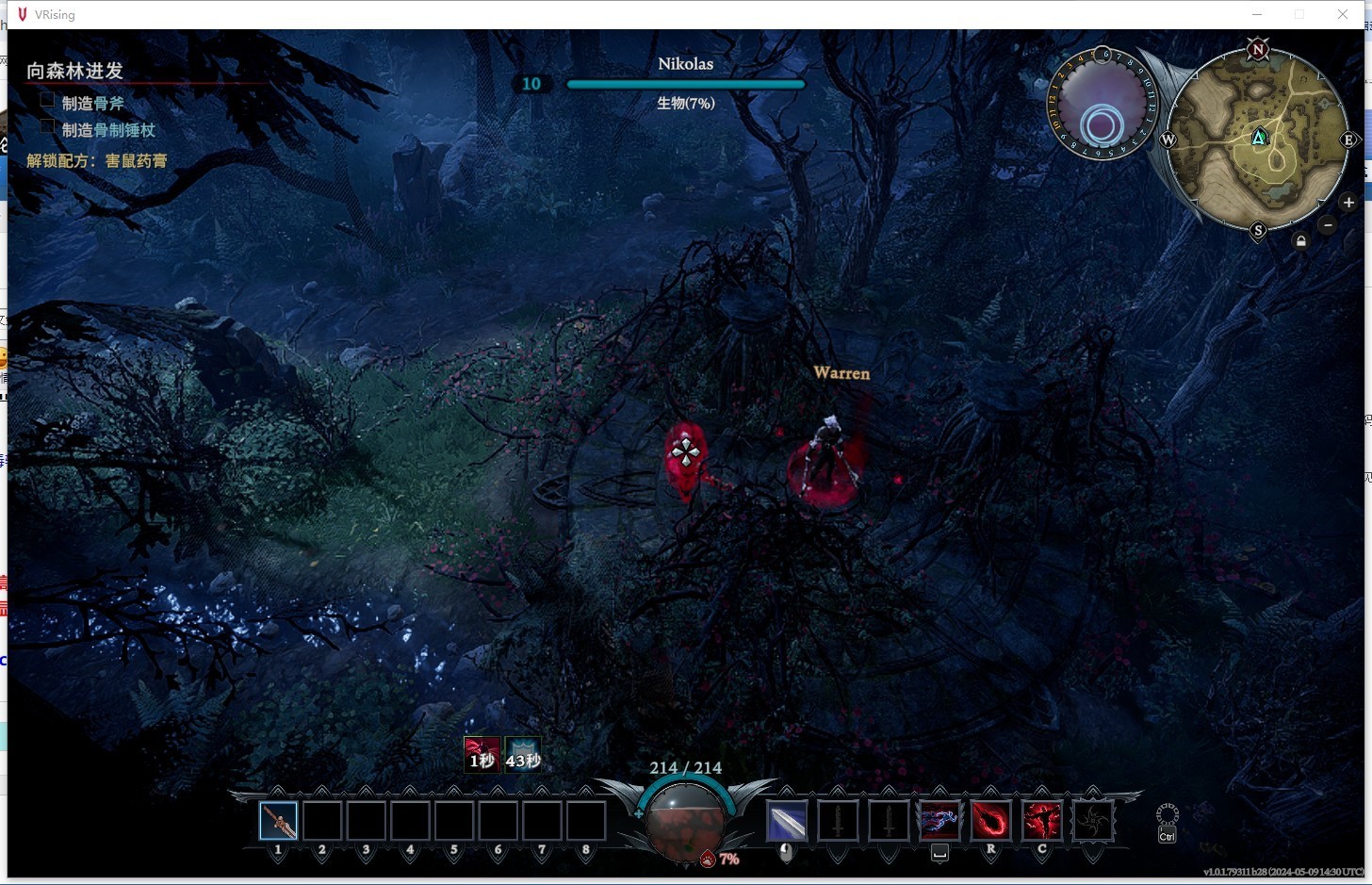Select the 制造骨制锤杖 quest objective
This screenshot has height=885, width=1372.
pos(107,130)
